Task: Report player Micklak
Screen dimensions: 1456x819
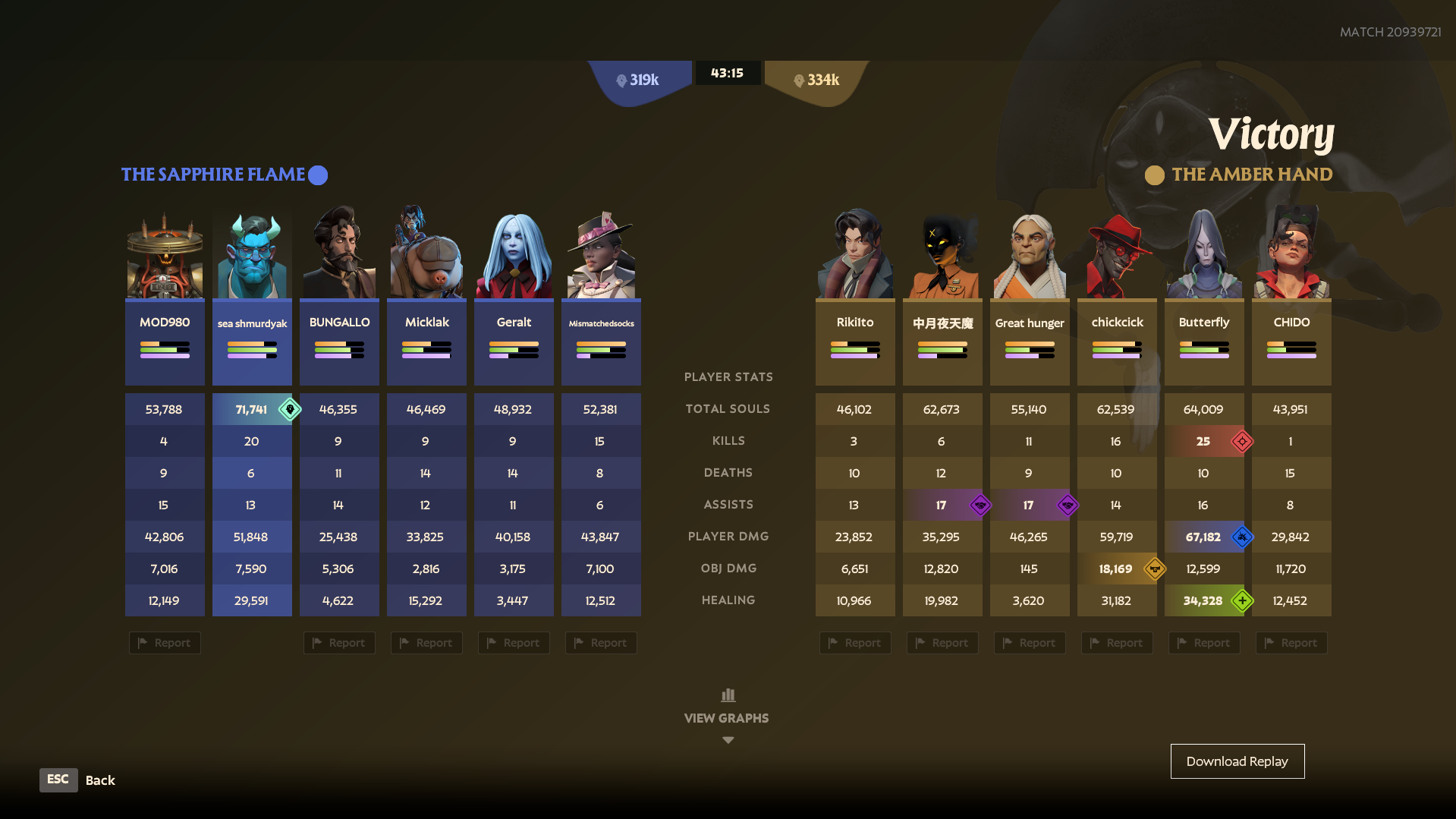Action: tap(426, 643)
